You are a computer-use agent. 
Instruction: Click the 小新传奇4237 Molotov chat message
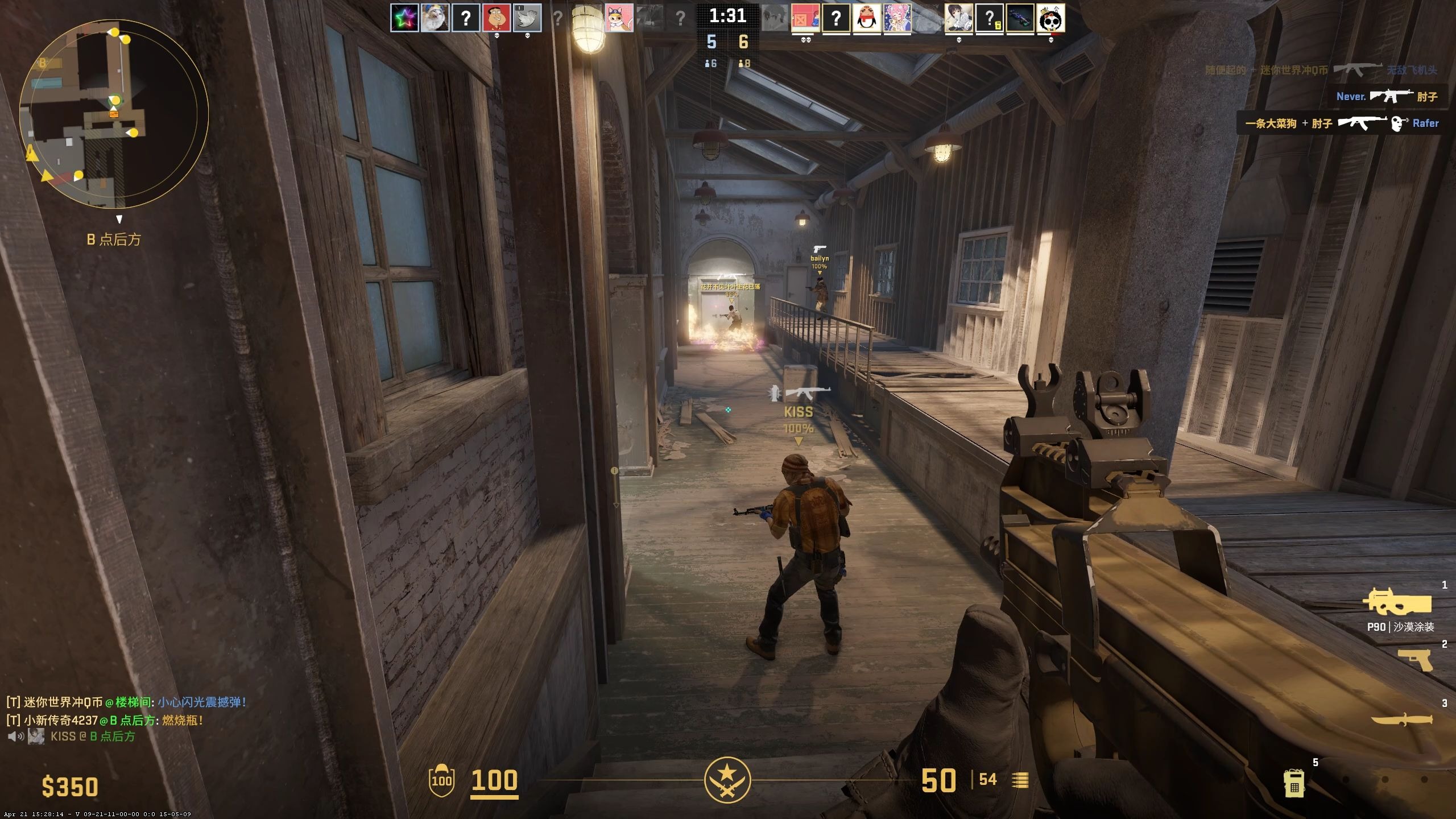105,720
